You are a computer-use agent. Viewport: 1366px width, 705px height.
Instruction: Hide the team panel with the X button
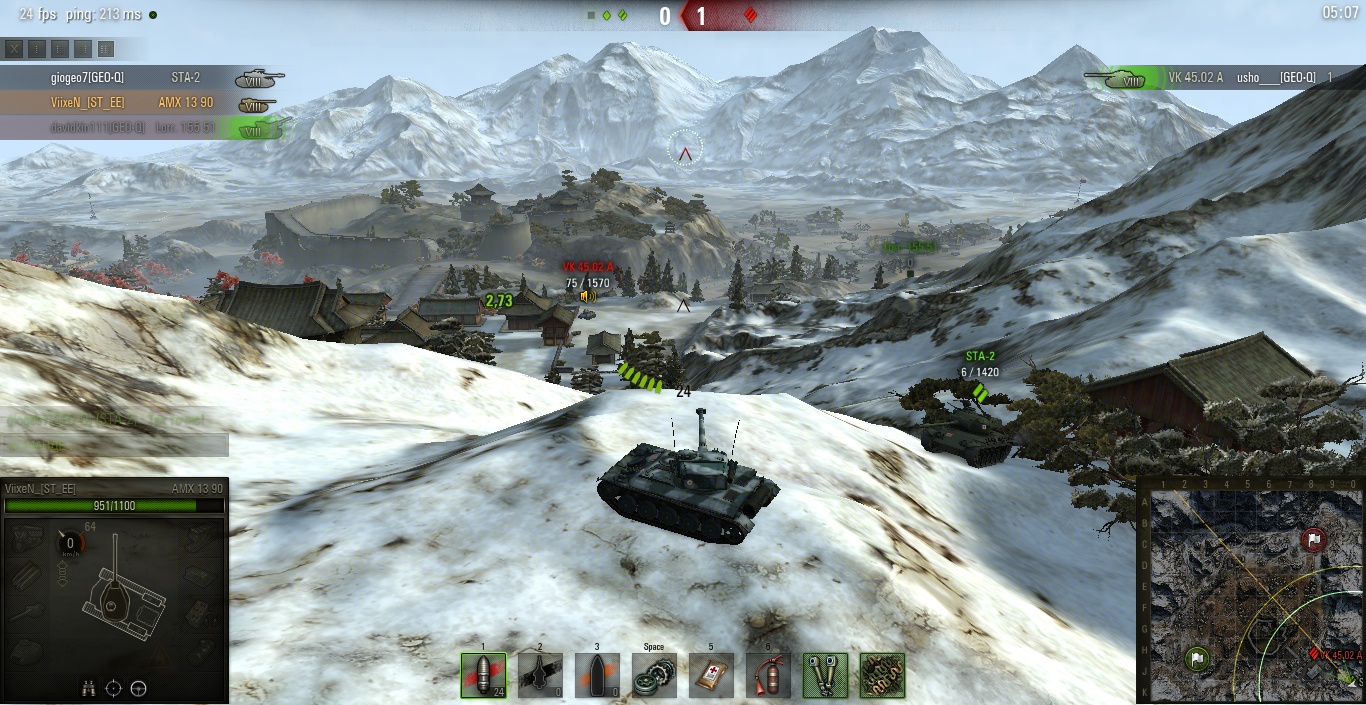pos(14,48)
